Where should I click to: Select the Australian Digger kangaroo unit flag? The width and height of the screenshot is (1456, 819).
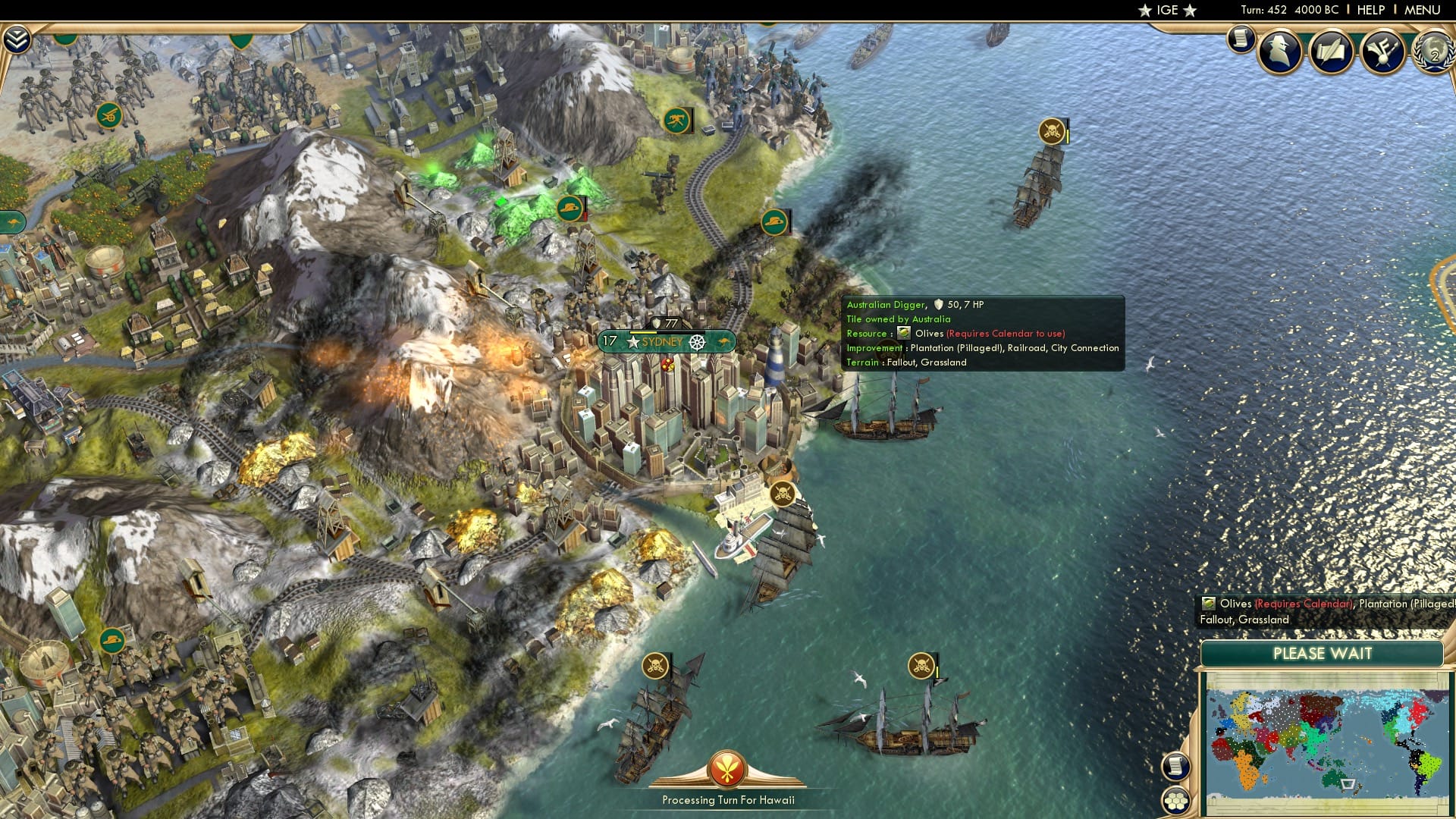775,221
